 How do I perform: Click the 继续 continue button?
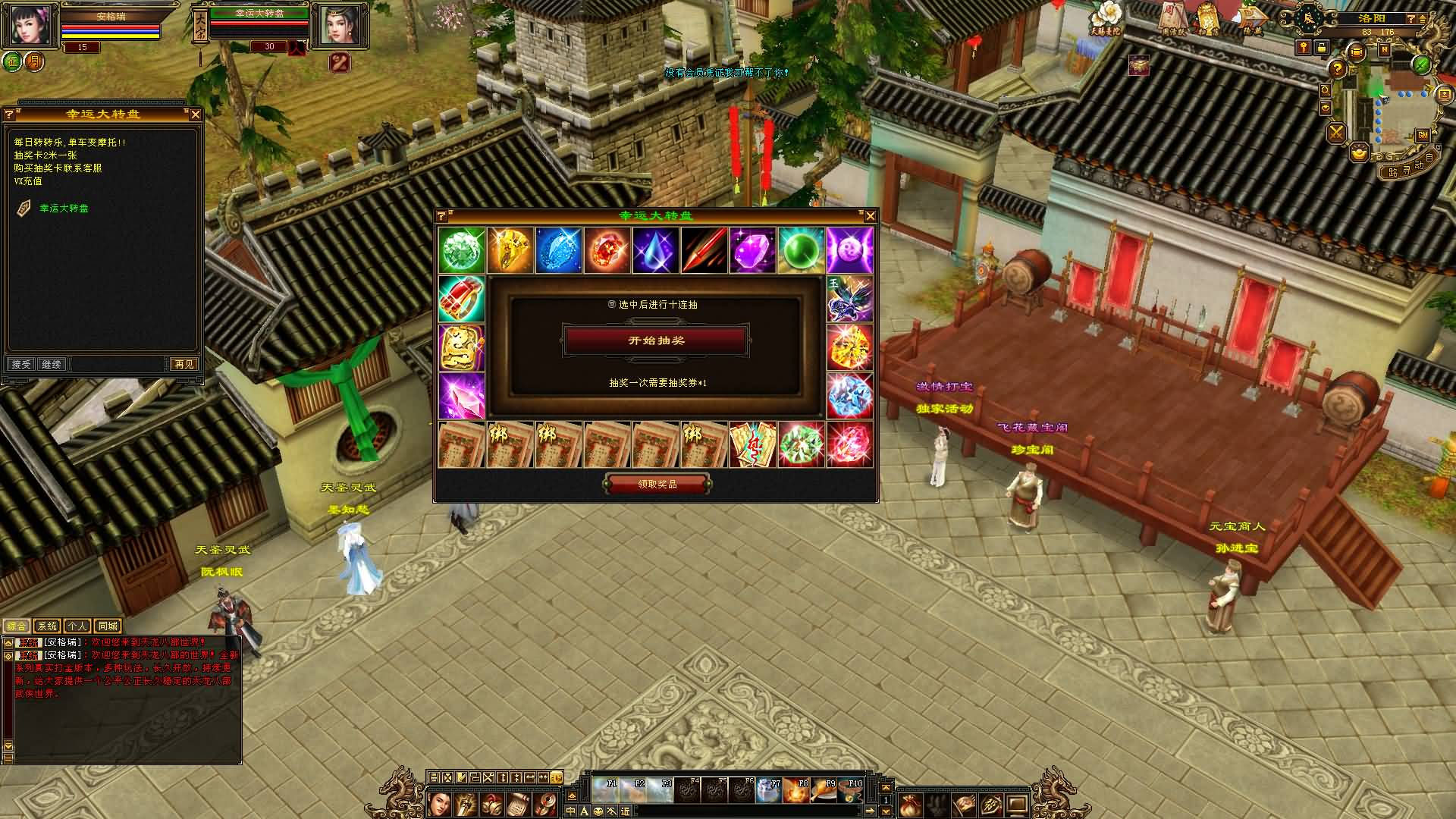tap(52, 365)
